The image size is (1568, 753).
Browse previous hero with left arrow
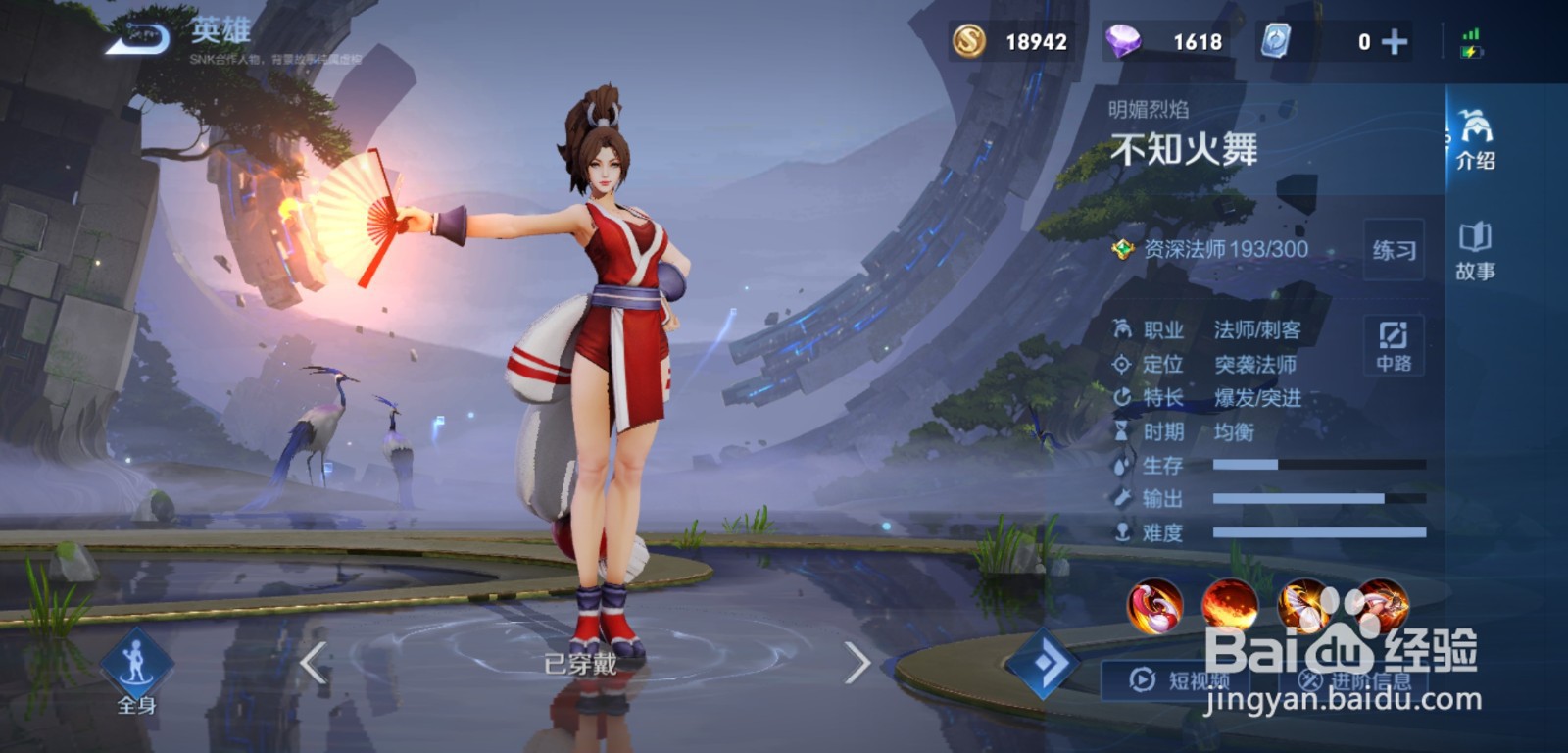[312, 665]
